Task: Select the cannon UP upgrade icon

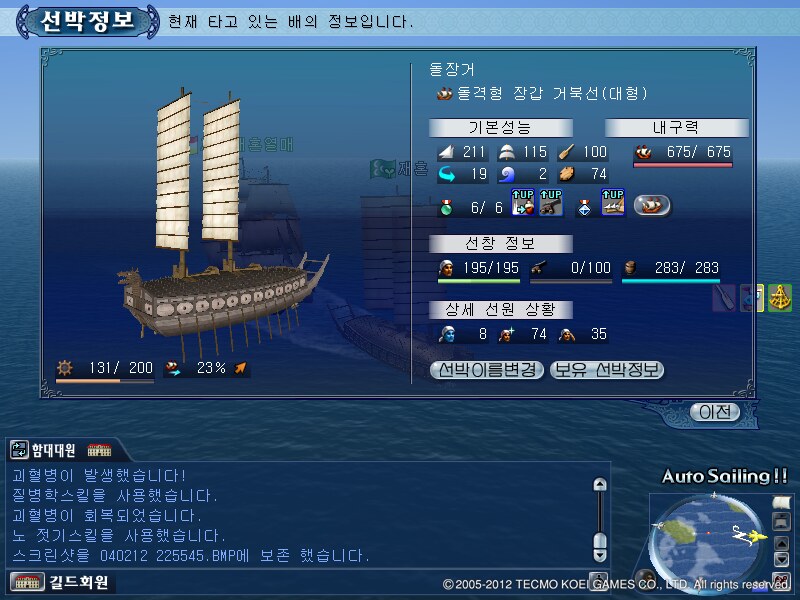Action: (551, 203)
